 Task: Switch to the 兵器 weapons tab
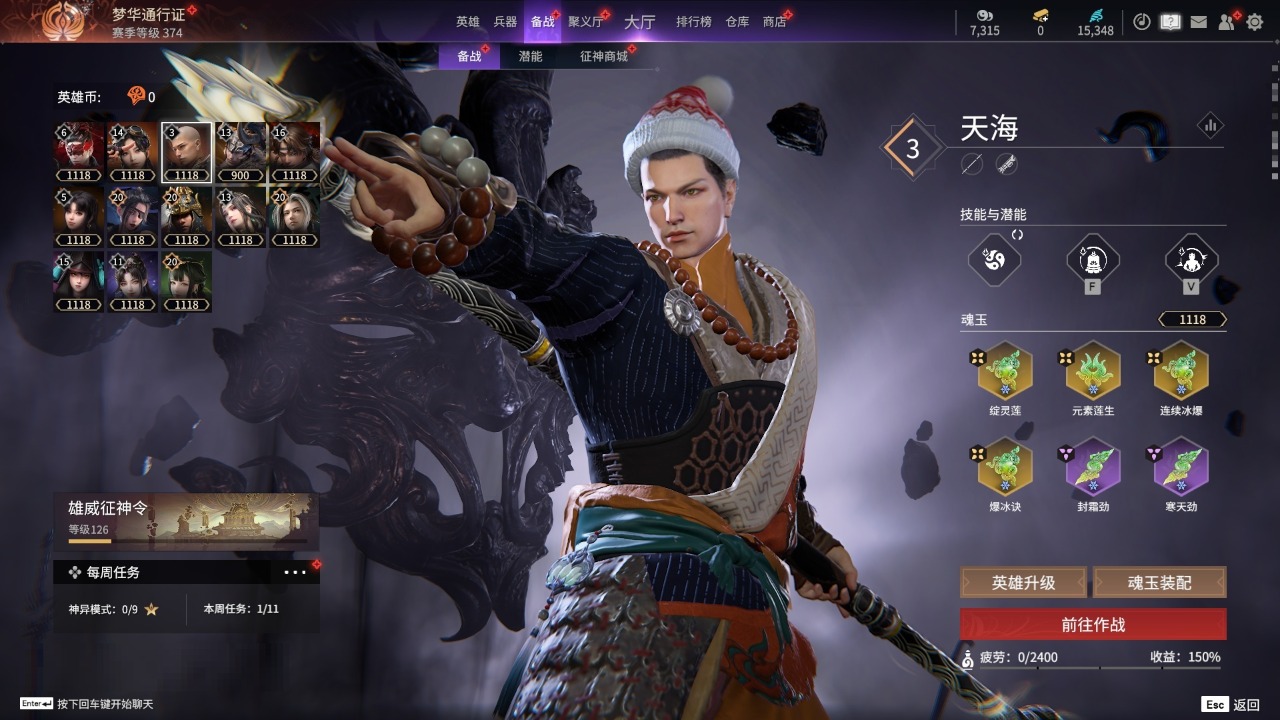click(505, 21)
